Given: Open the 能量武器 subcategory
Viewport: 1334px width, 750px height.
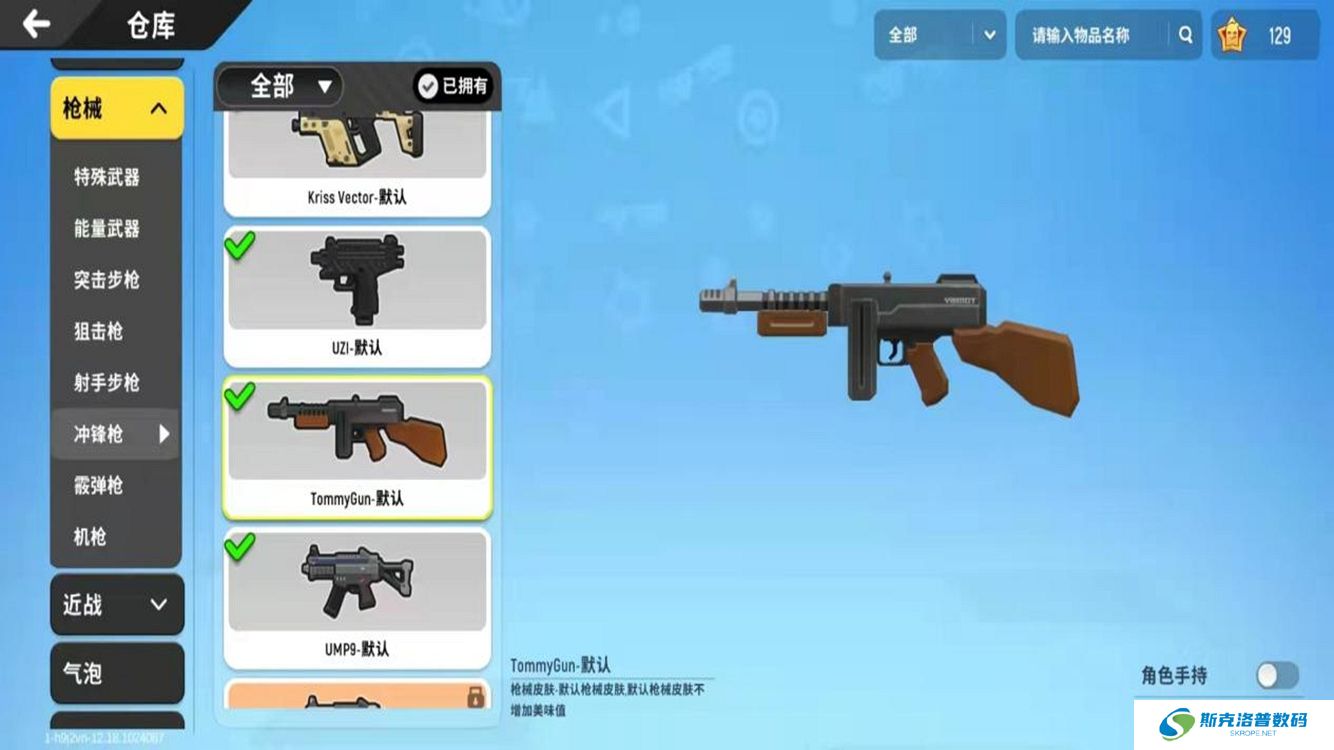Looking at the screenshot, I should 107,229.
